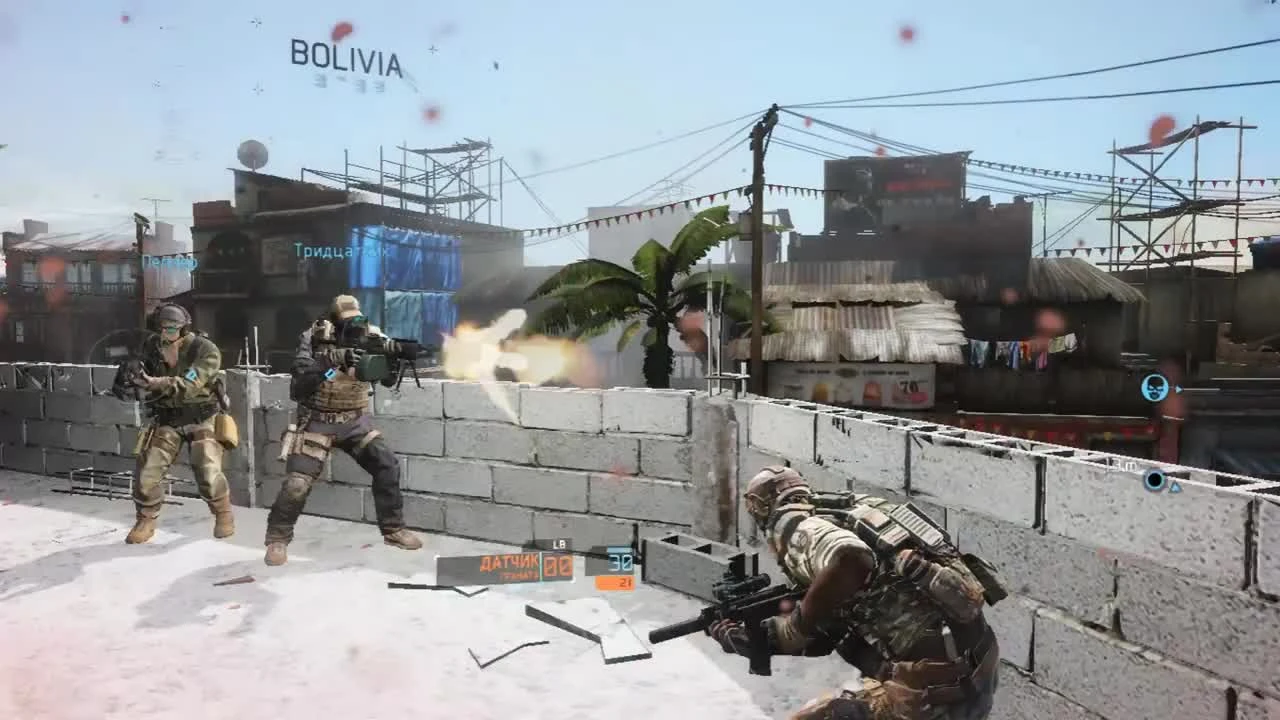1280x720 pixels.
Task: Click the orange ammo bar below the counter
Action: [614, 581]
